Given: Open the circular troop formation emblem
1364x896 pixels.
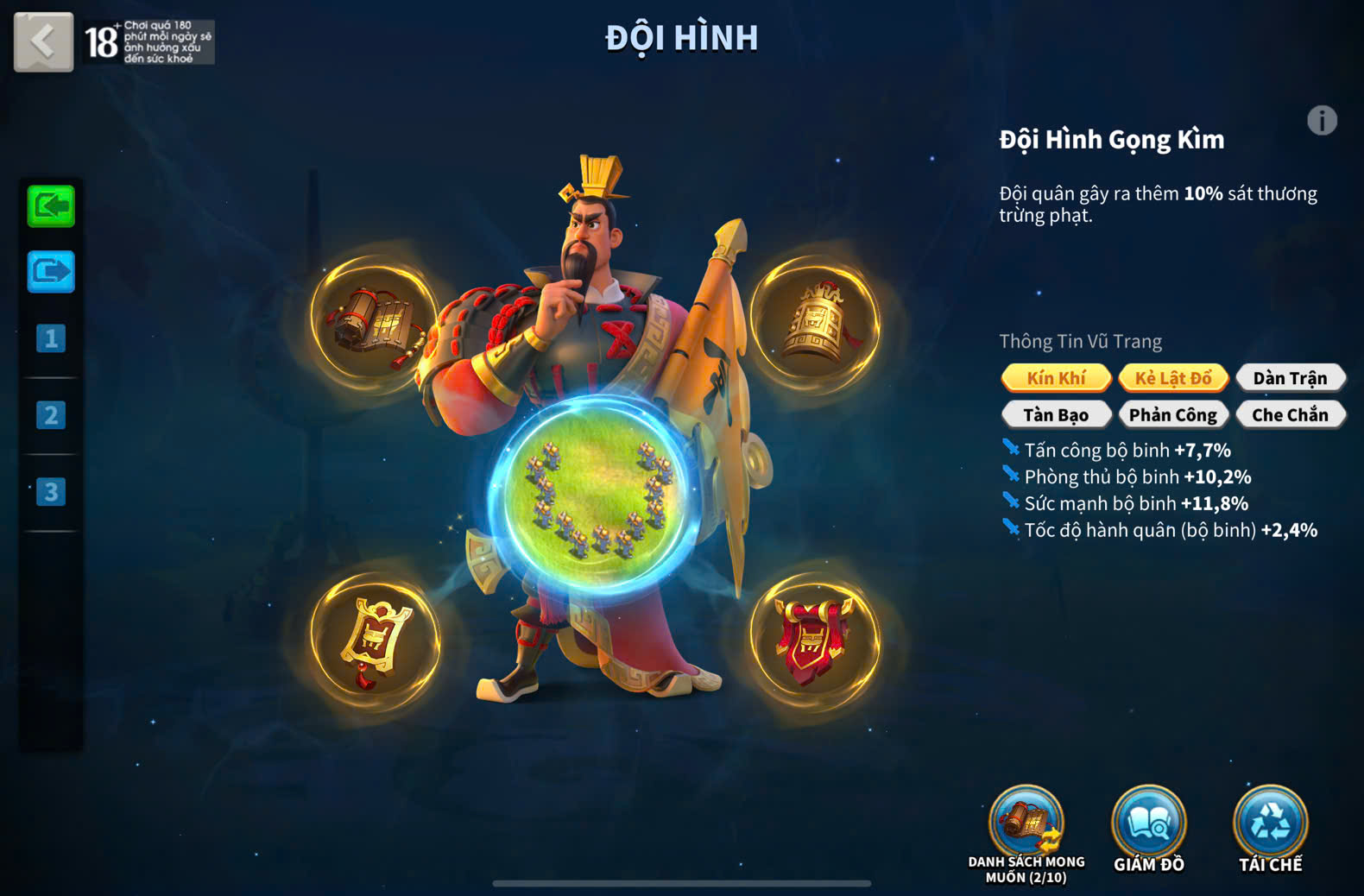Looking at the screenshot, I should (x=596, y=496).
